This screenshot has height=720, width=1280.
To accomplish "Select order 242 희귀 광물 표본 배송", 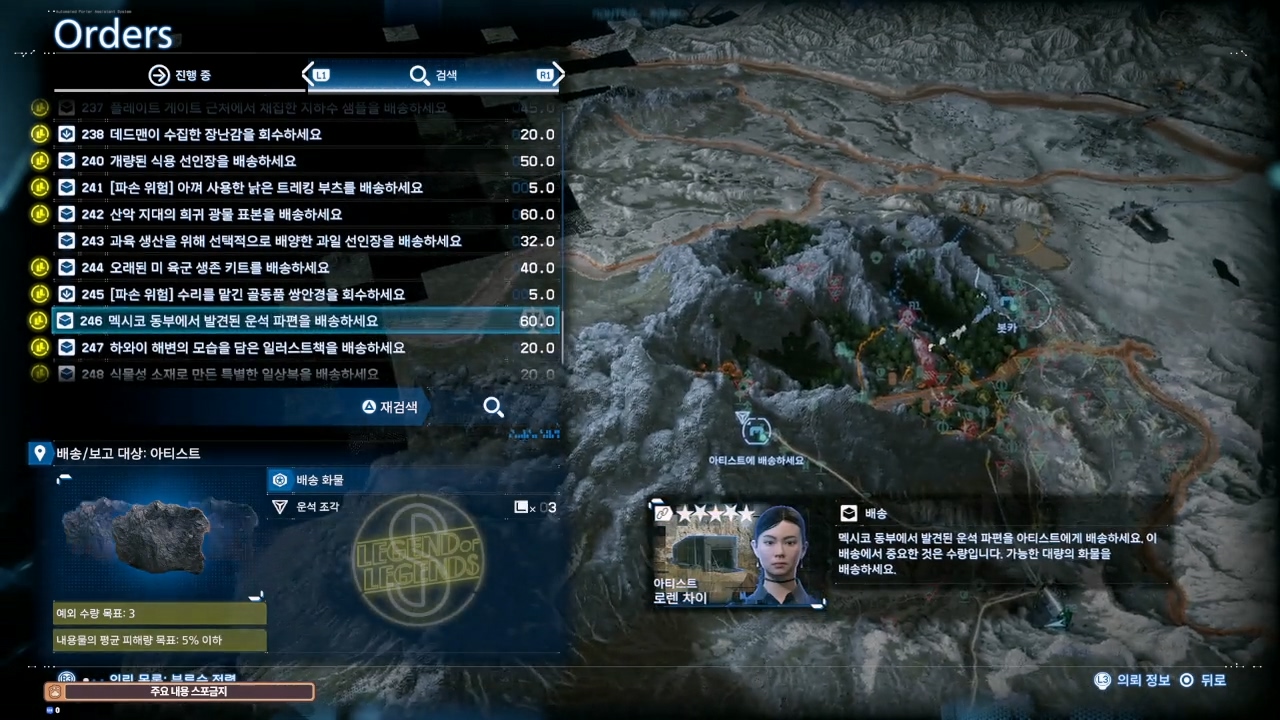I will point(305,214).
